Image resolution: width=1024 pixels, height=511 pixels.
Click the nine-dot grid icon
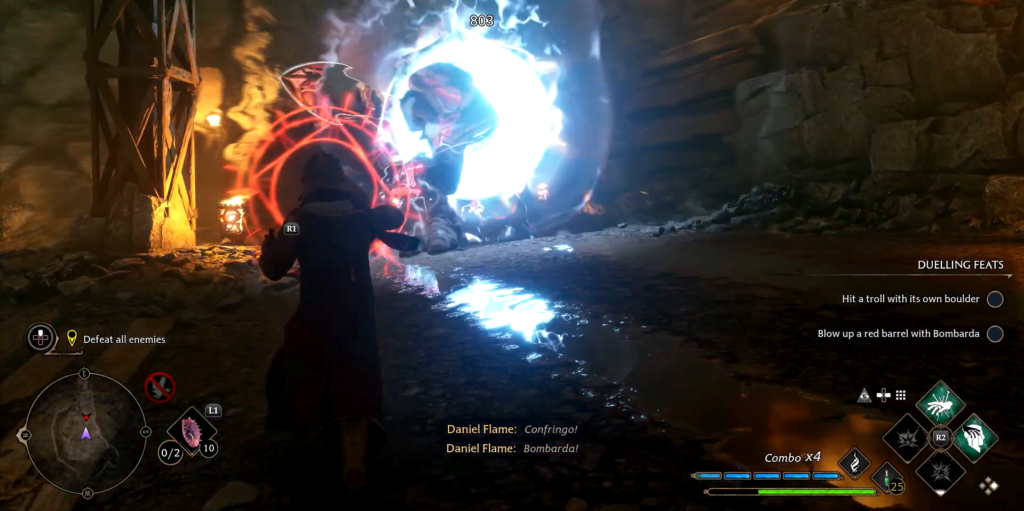[900, 395]
